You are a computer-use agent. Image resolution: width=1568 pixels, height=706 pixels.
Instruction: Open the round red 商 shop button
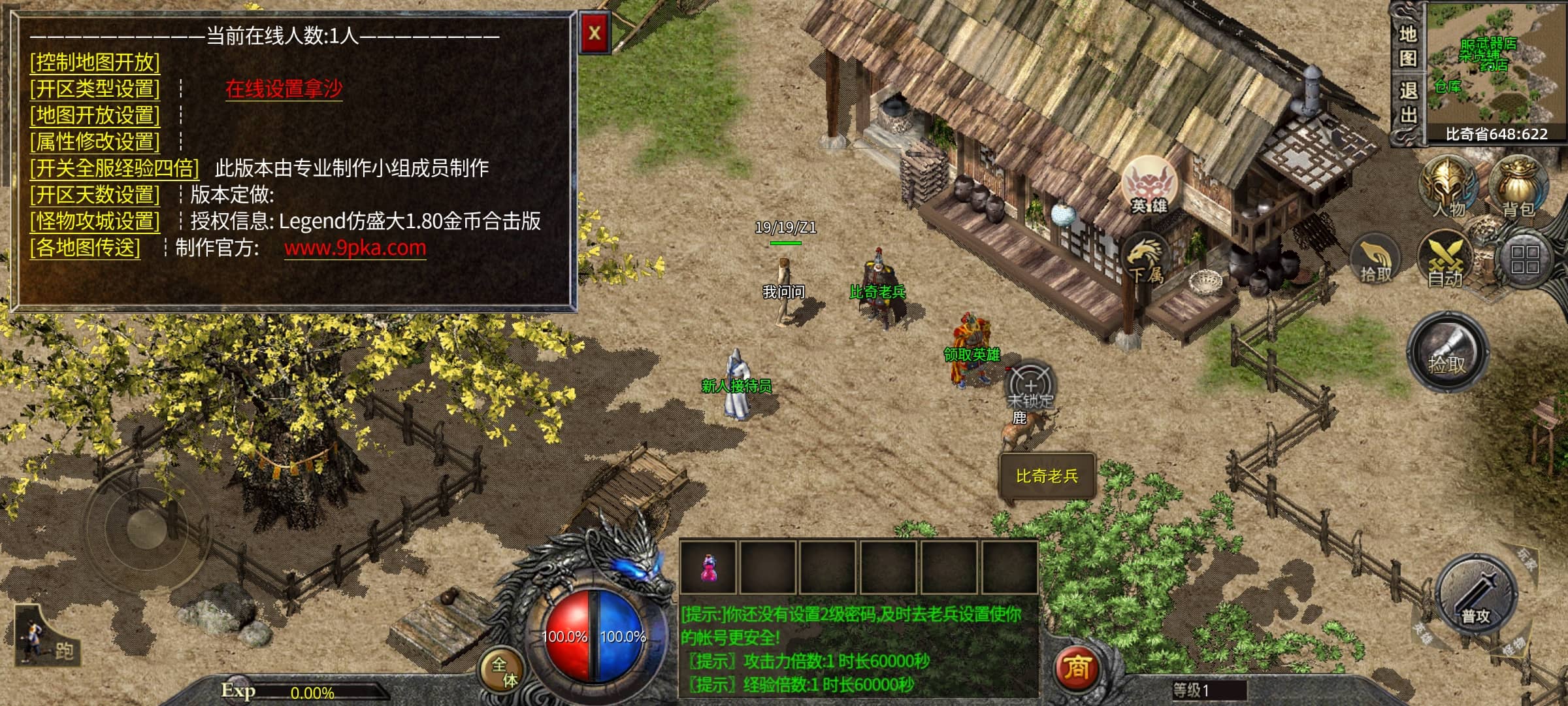1077,668
